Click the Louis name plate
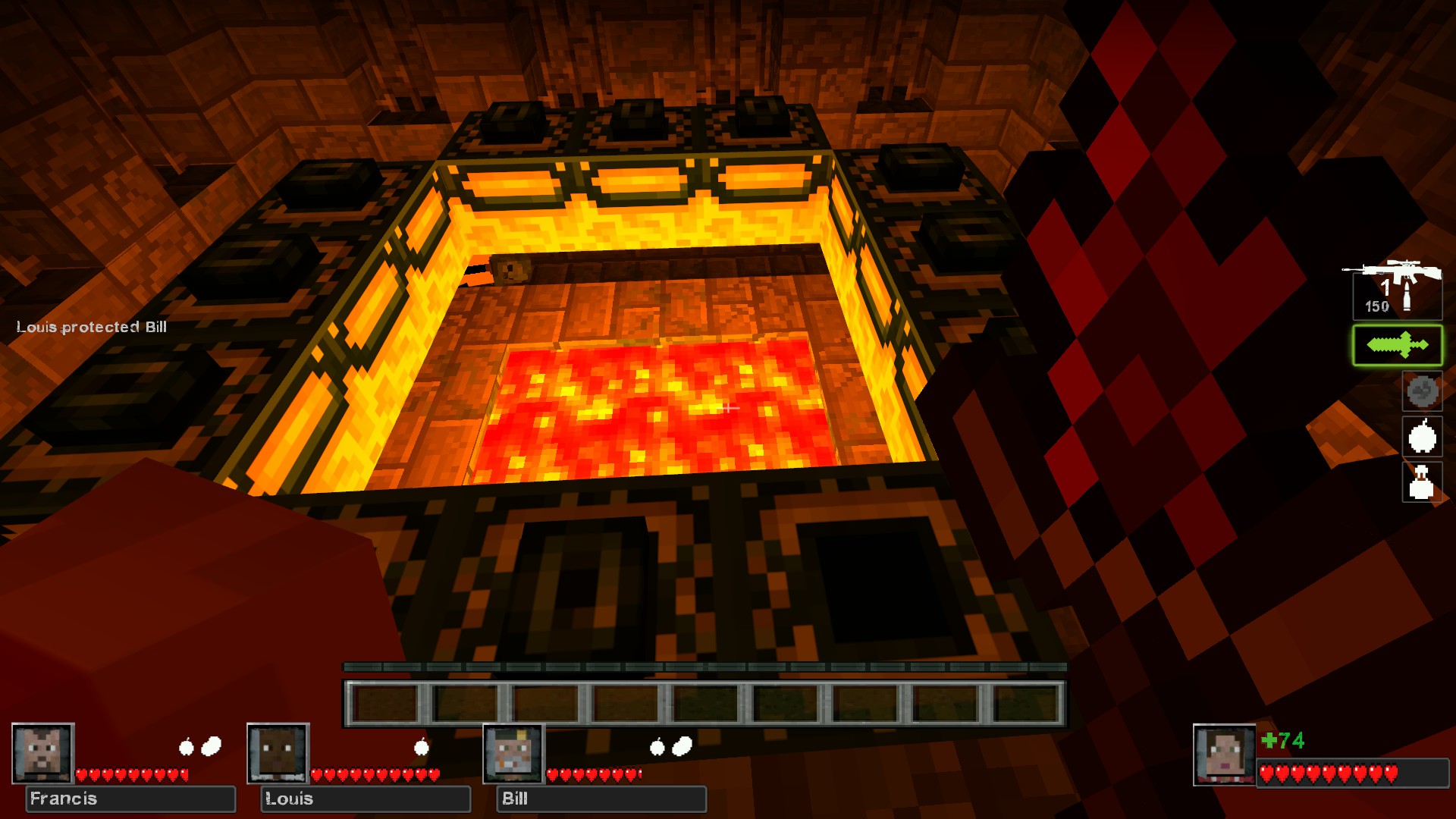This screenshot has height=819, width=1456. click(x=366, y=799)
